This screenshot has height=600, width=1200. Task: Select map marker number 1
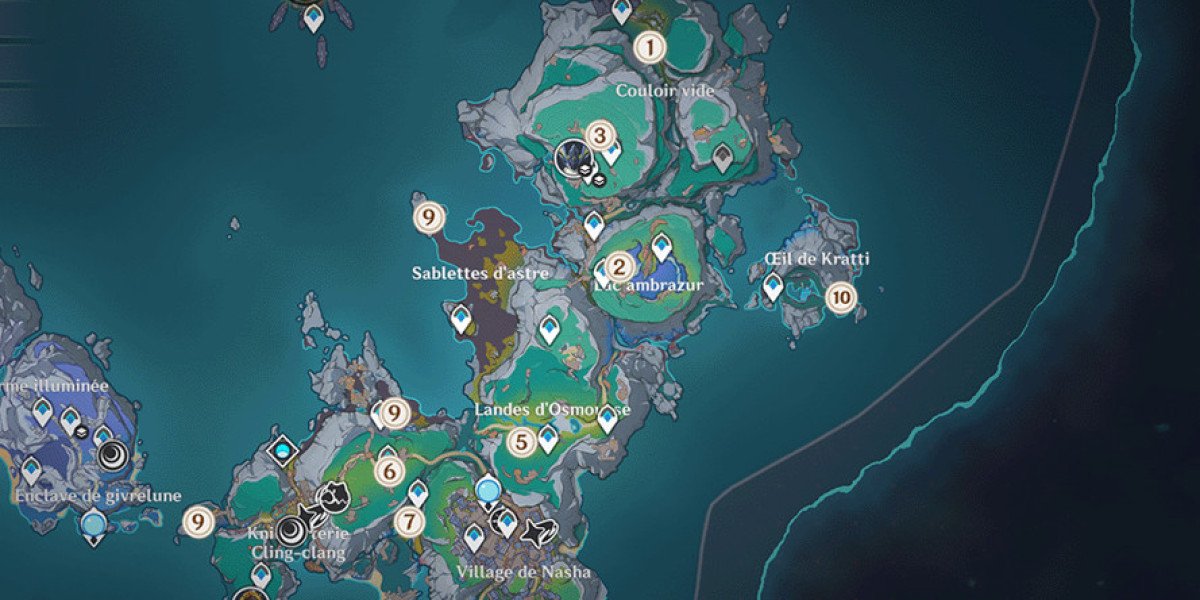click(651, 46)
